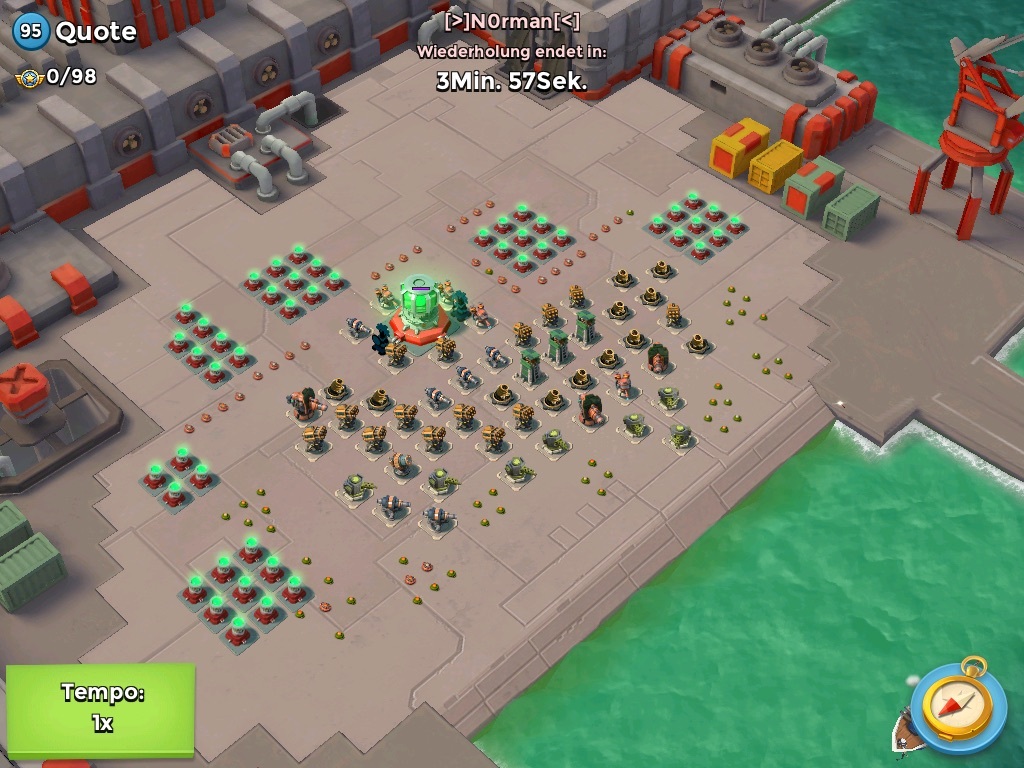This screenshot has width=1024, height=768.
Task: Toggle the replay Tempo 1x speed button
Action: (100, 708)
